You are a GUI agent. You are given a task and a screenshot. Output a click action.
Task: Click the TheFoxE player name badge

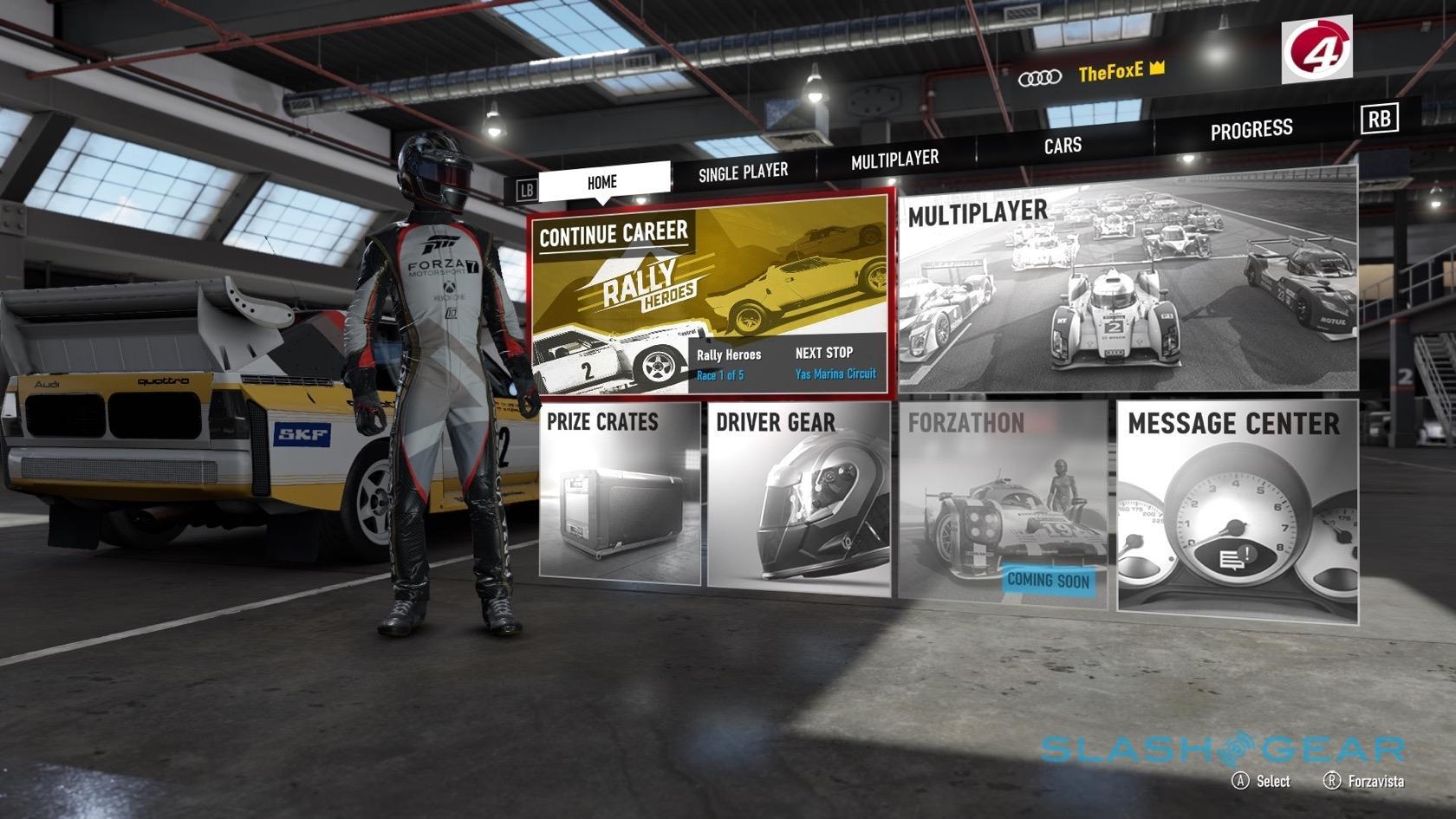[x=1111, y=72]
